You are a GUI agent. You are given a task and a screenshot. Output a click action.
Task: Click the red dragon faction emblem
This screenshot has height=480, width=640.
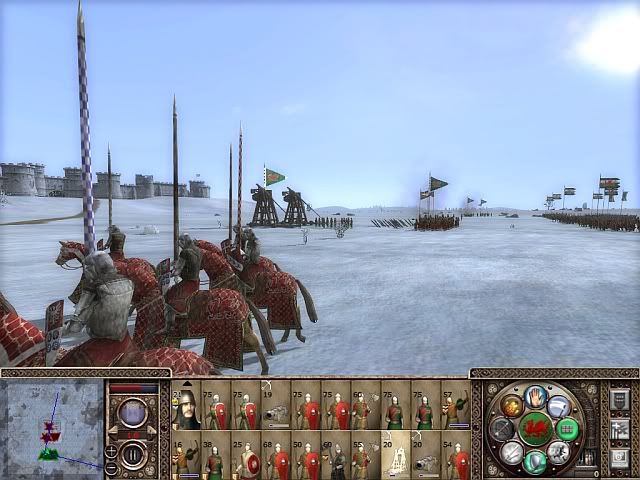coord(536,429)
